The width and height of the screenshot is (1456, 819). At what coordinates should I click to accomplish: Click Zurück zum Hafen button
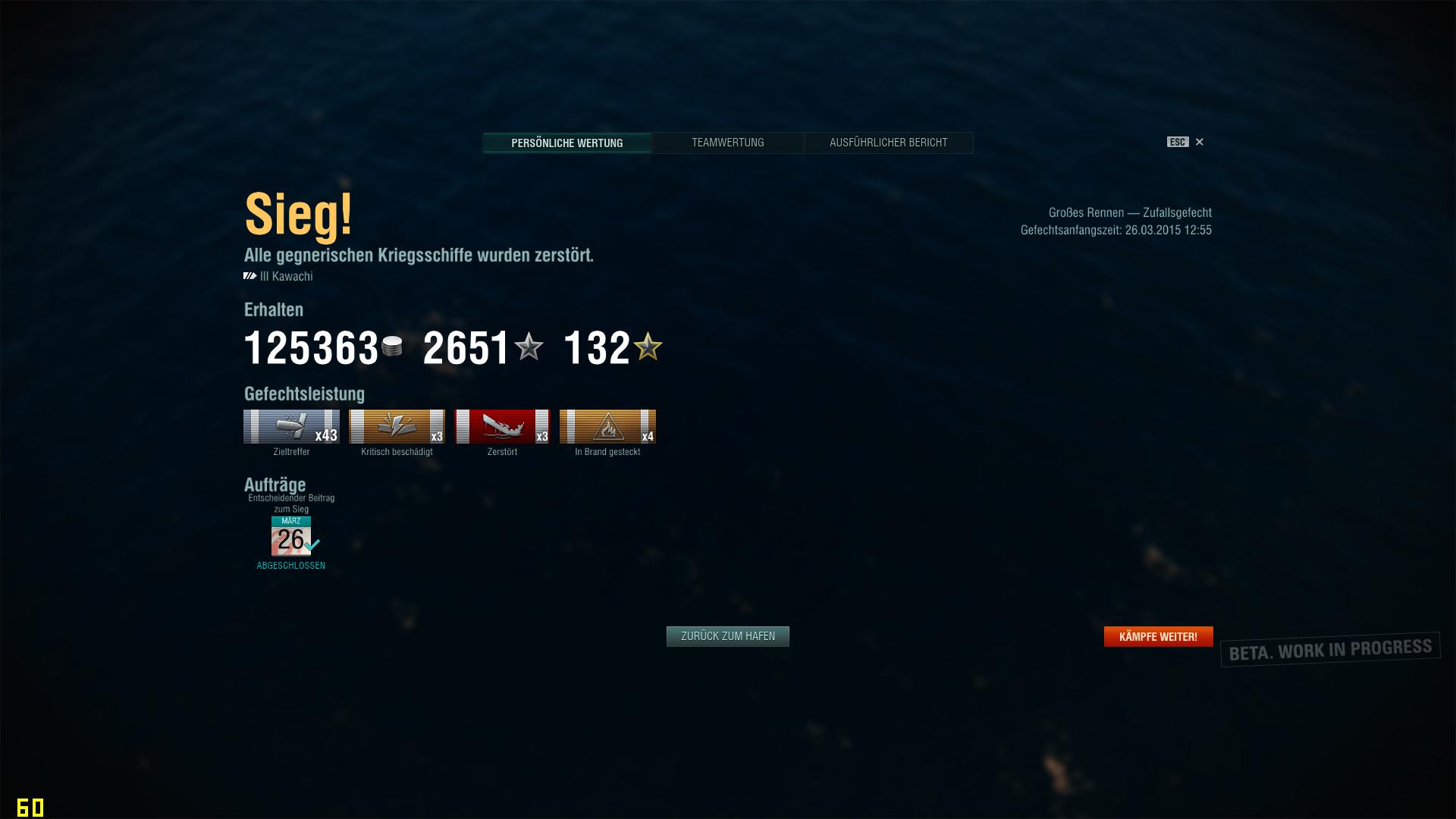(727, 636)
